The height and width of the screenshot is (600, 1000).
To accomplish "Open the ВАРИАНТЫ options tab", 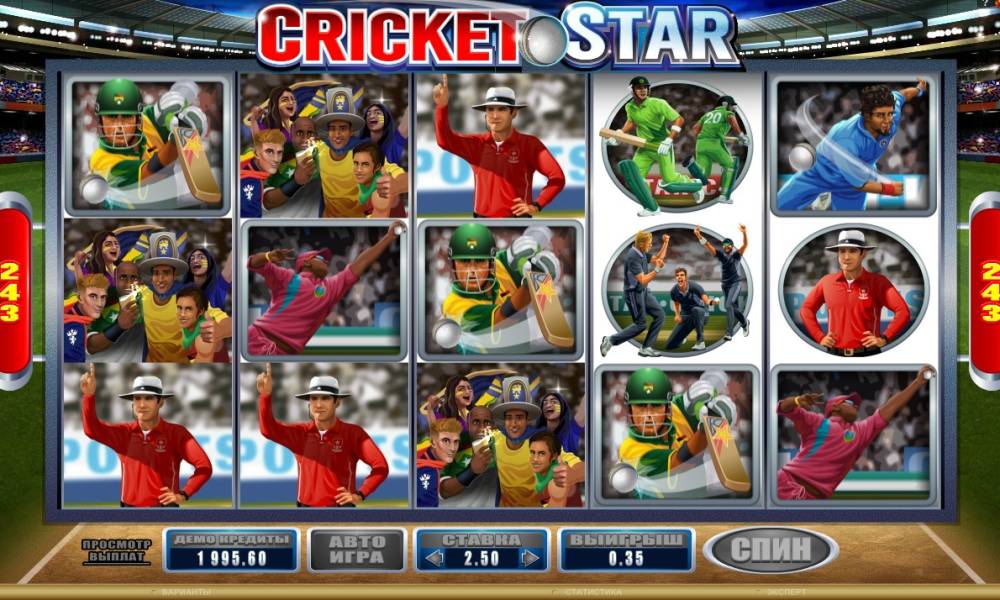I will [x=180, y=592].
